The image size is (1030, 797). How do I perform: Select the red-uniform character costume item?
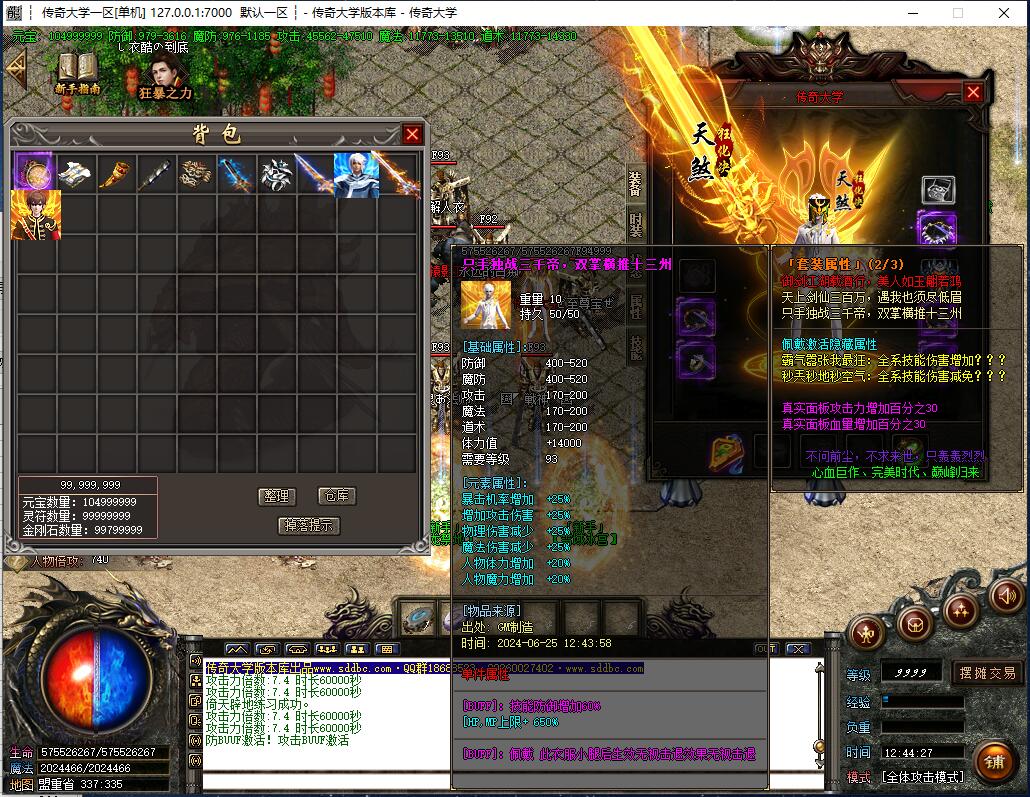click(x=36, y=215)
